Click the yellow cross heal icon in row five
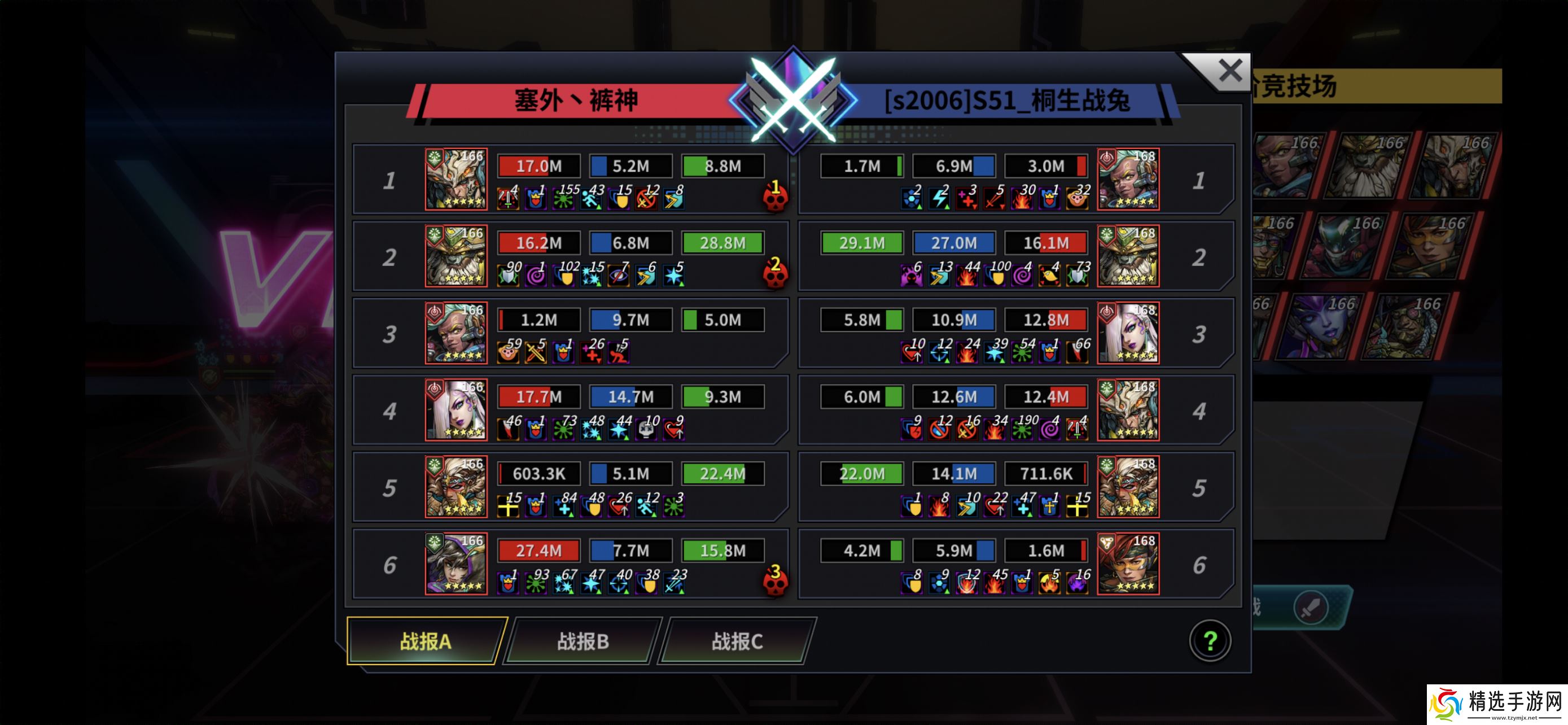1568x725 pixels. tap(507, 507)
